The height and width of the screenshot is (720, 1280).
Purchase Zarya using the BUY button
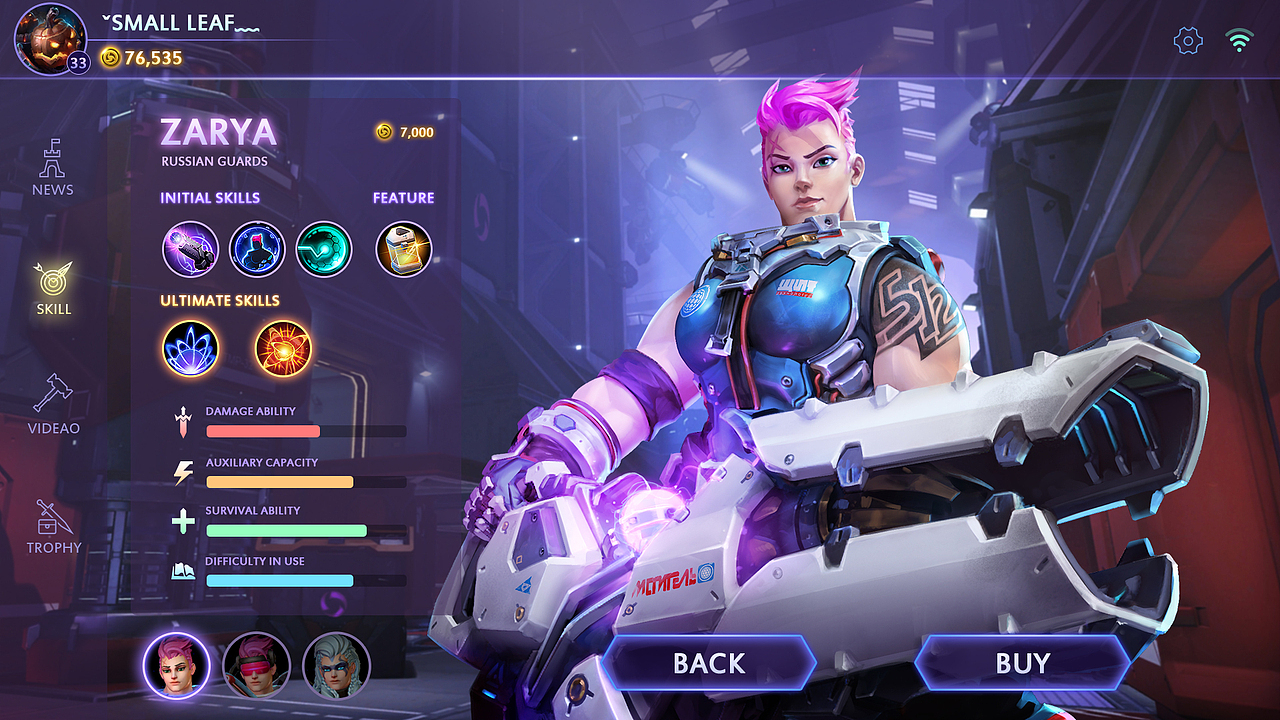tap(1025, 662)
